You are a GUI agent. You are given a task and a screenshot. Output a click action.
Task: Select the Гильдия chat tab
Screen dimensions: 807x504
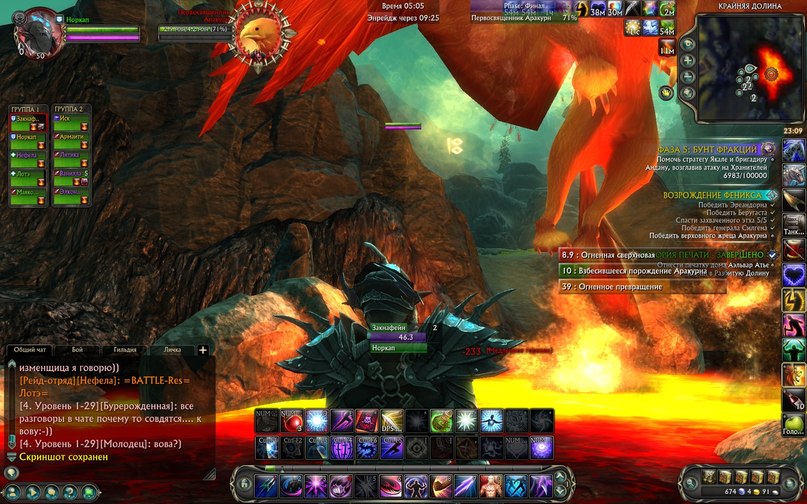[125, 350]
